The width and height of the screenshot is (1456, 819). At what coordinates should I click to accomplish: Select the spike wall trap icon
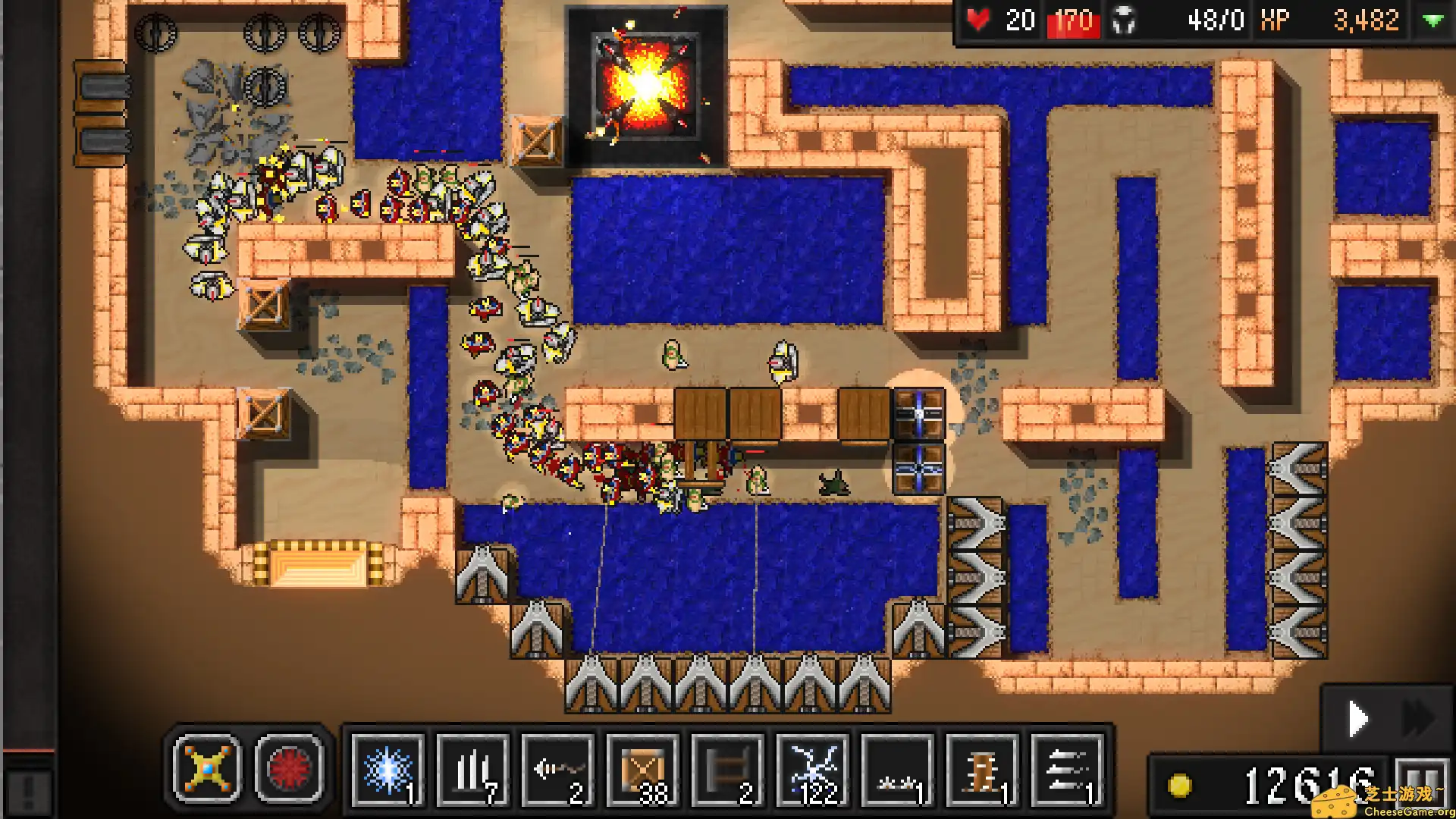472,770
